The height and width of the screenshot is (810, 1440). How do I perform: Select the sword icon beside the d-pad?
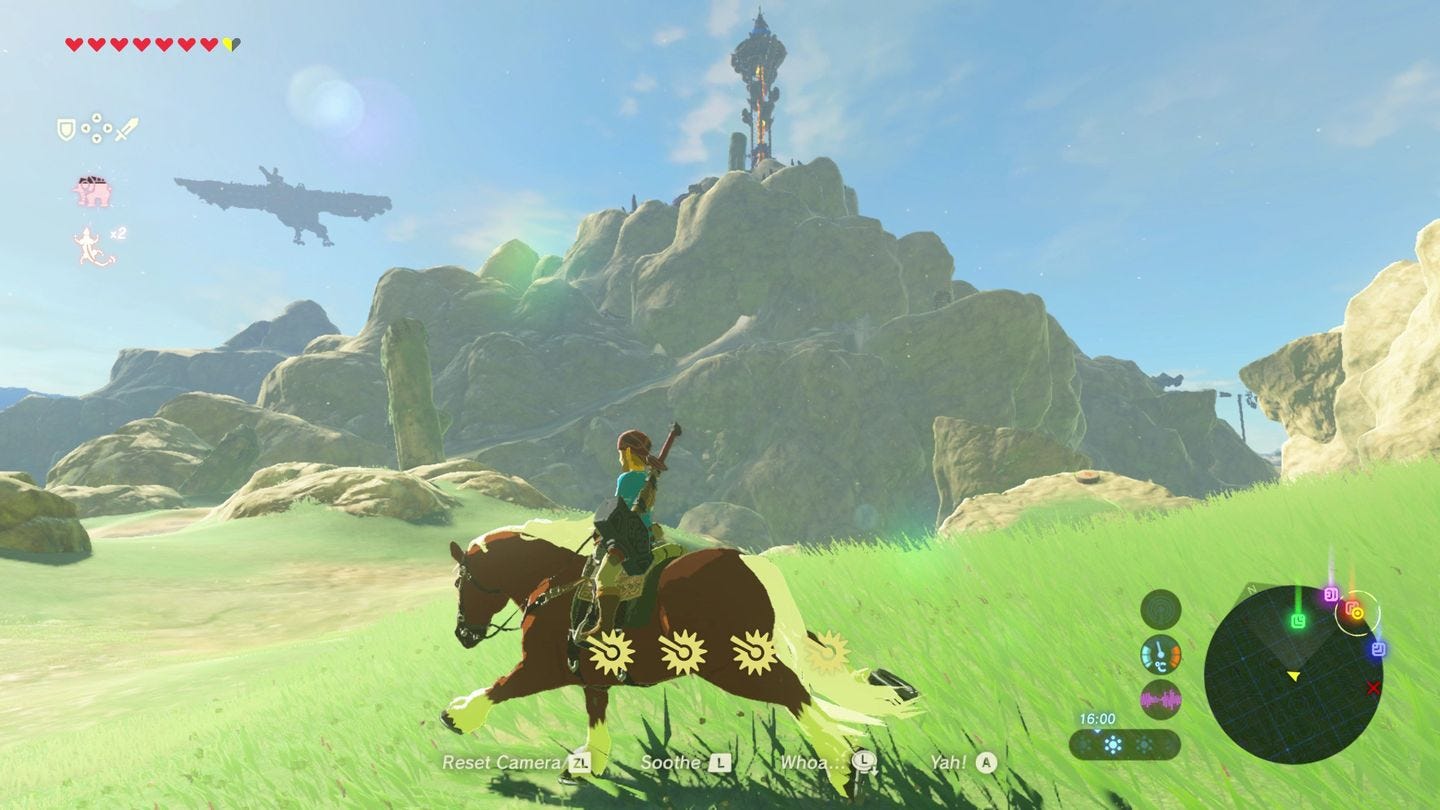(x=125, y=129)
